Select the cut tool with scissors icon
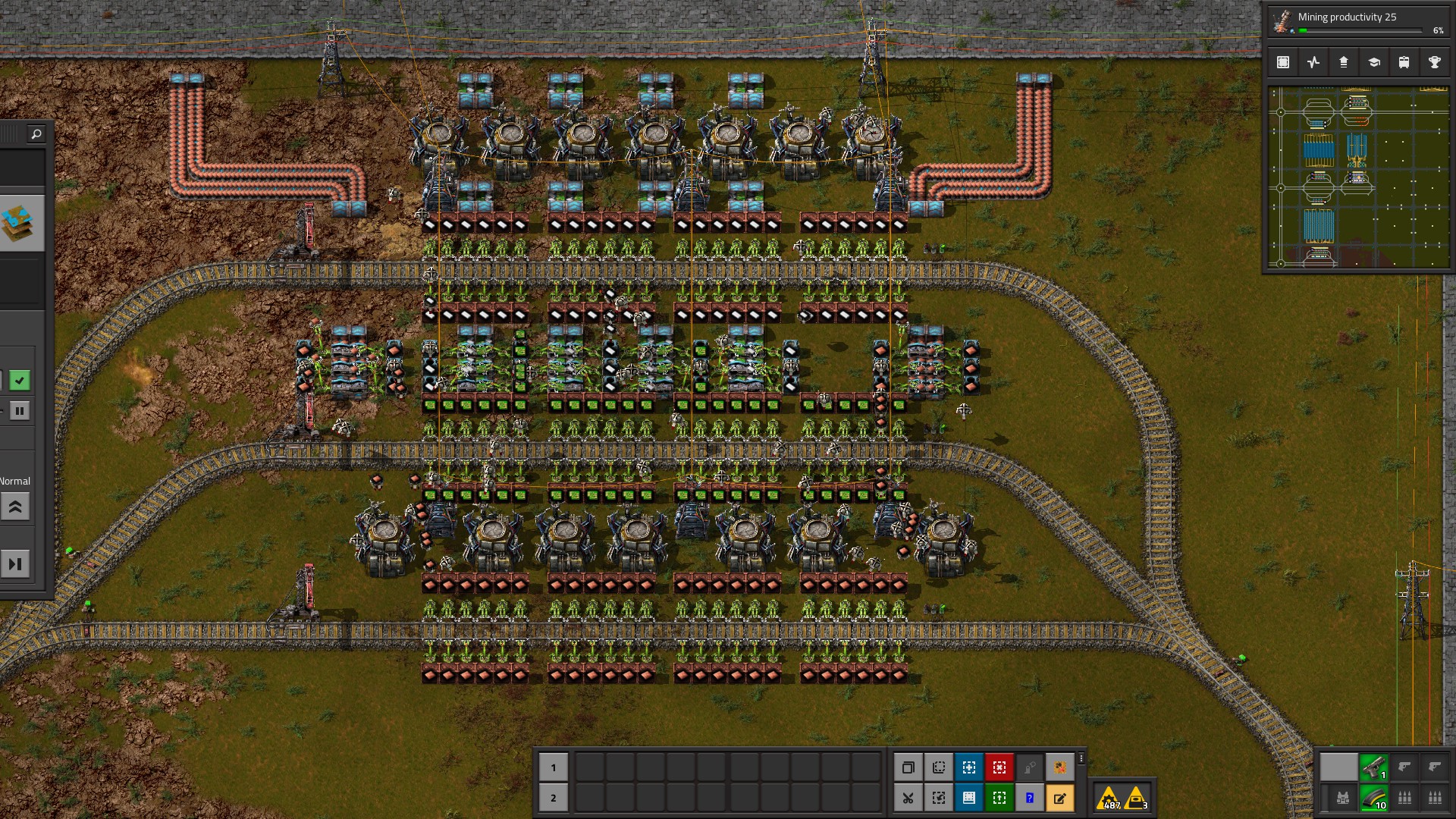 (909, 798)
